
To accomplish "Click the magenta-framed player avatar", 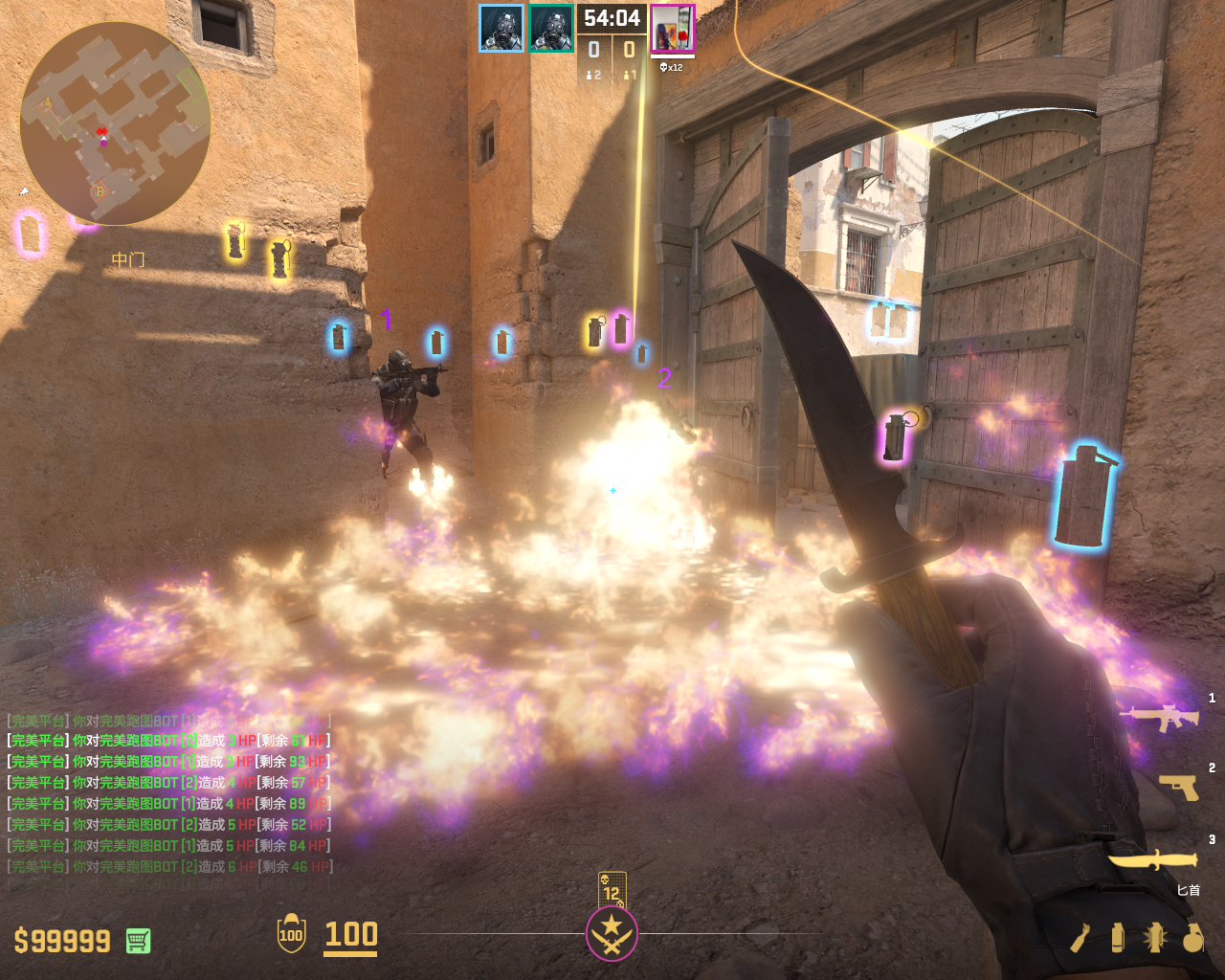I will point(673,29).
